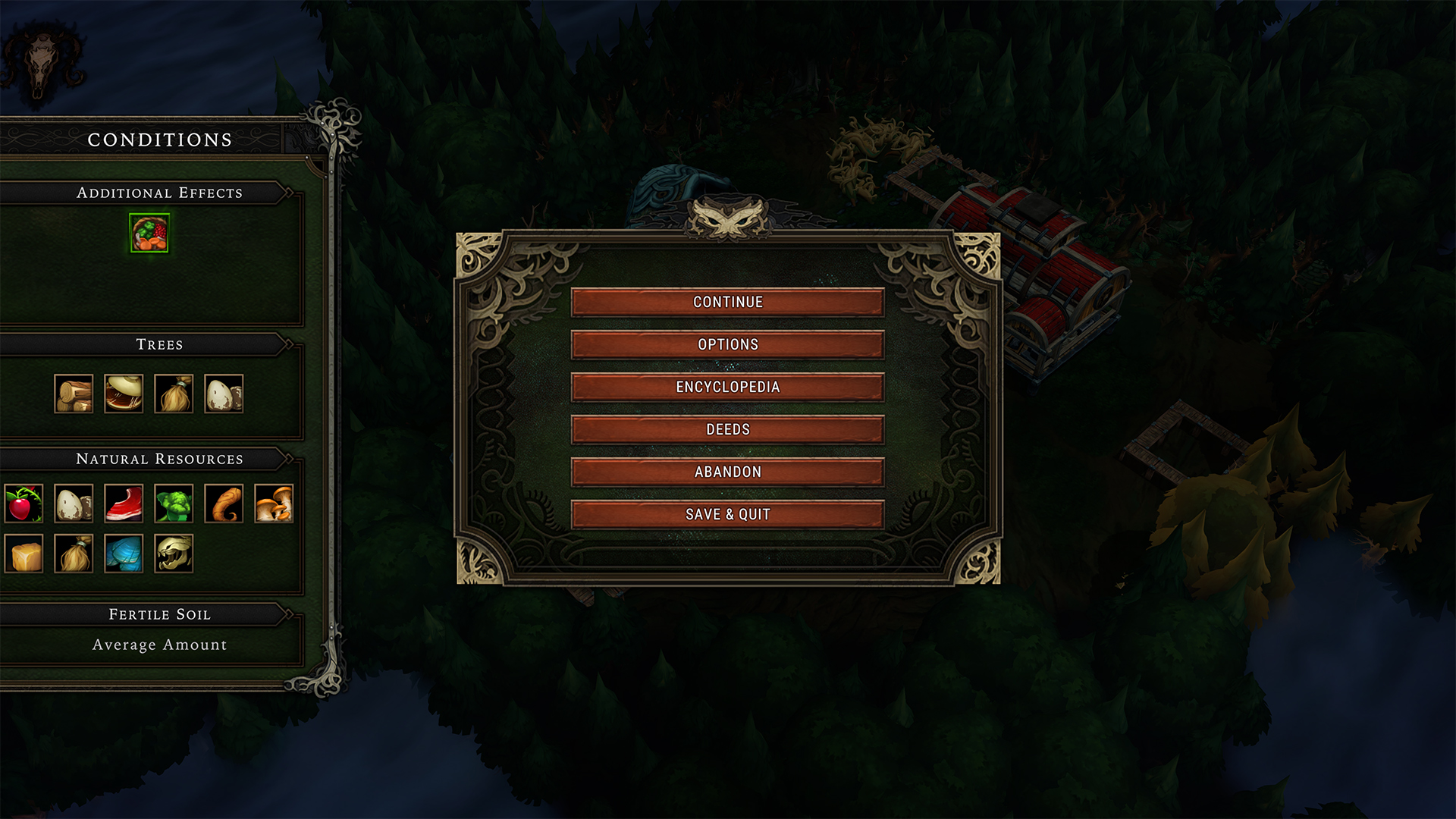1456x819 pixels.
Task: Open the Encyclopedia
Action: pyautogui.click(x=727, y=387)
